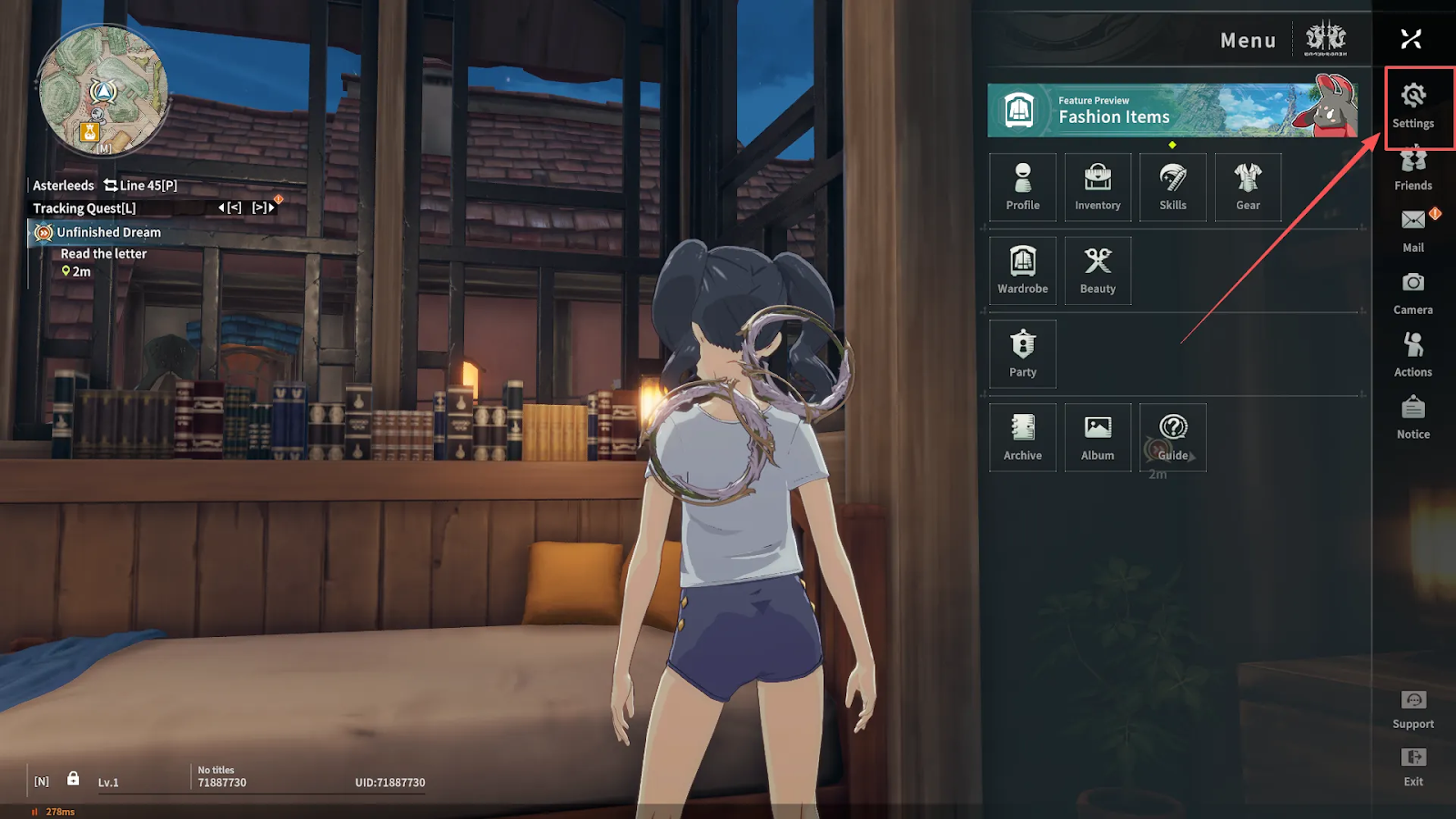Open the Album

pos(1097,438)
